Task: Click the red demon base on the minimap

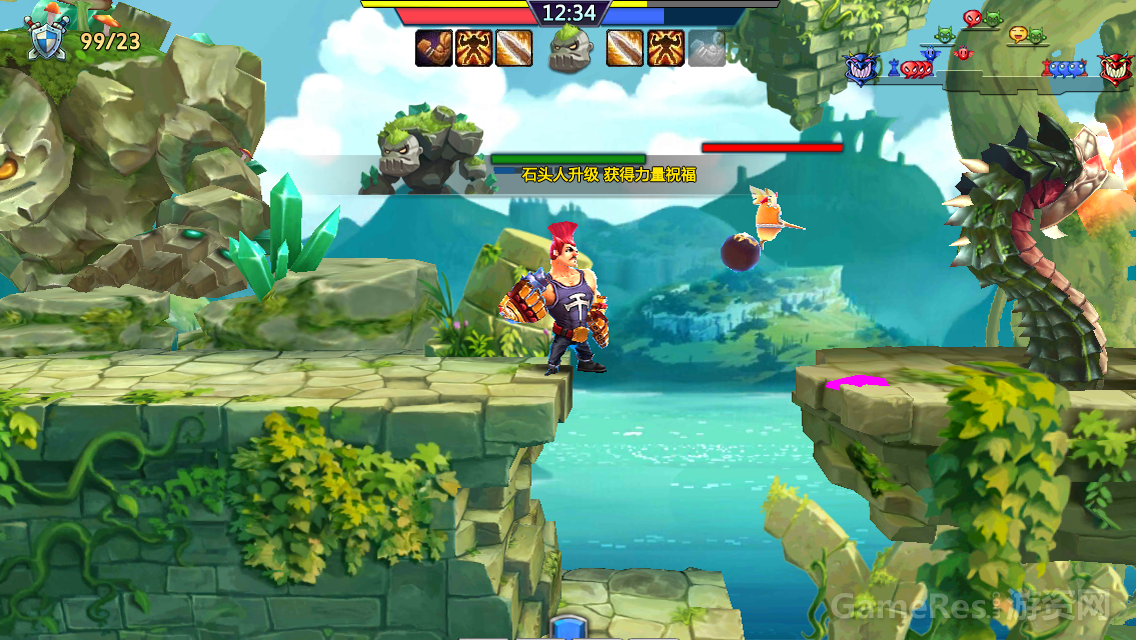Action: 1114,69
